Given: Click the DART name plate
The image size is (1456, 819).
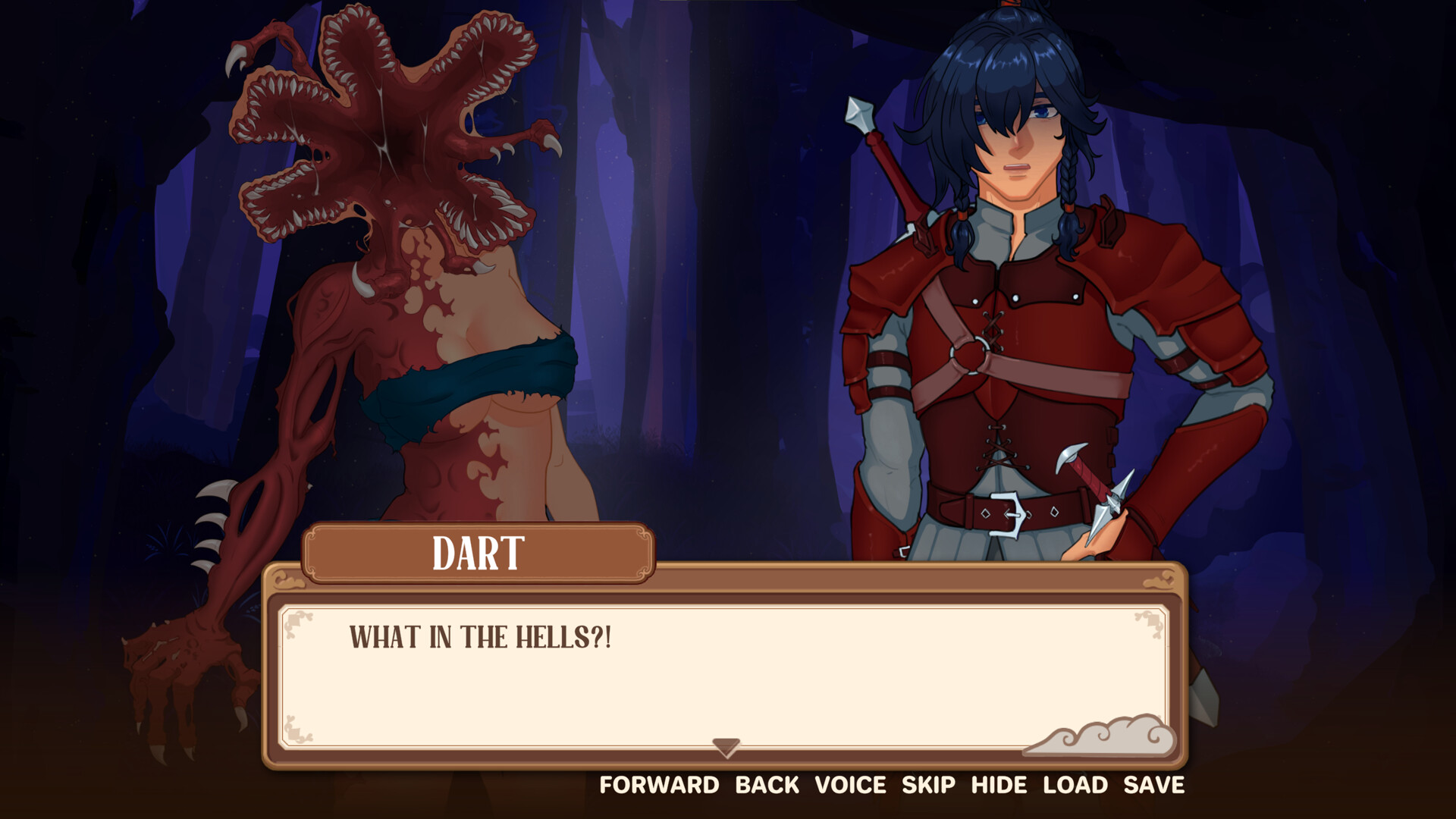Looking at the screenshot, I should (x=479, y=554).
